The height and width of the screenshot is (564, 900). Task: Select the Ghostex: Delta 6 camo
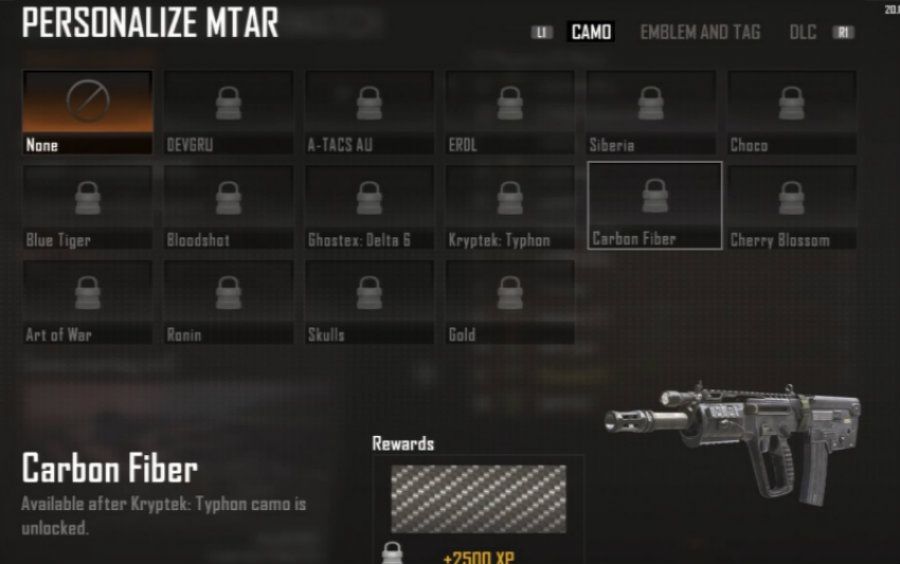[x=370, y=207]
